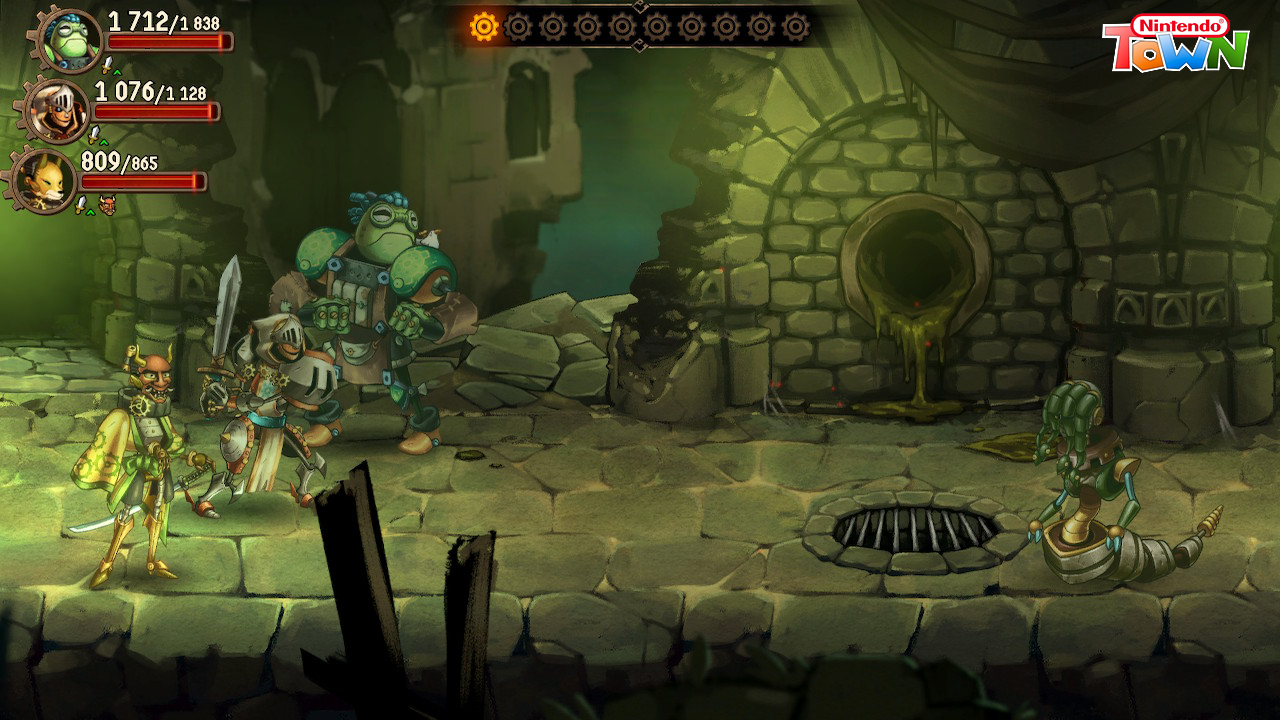Click the glowing orange steam cog
The height and width of the screenshot is (720, 1280).
coord(484,27)
